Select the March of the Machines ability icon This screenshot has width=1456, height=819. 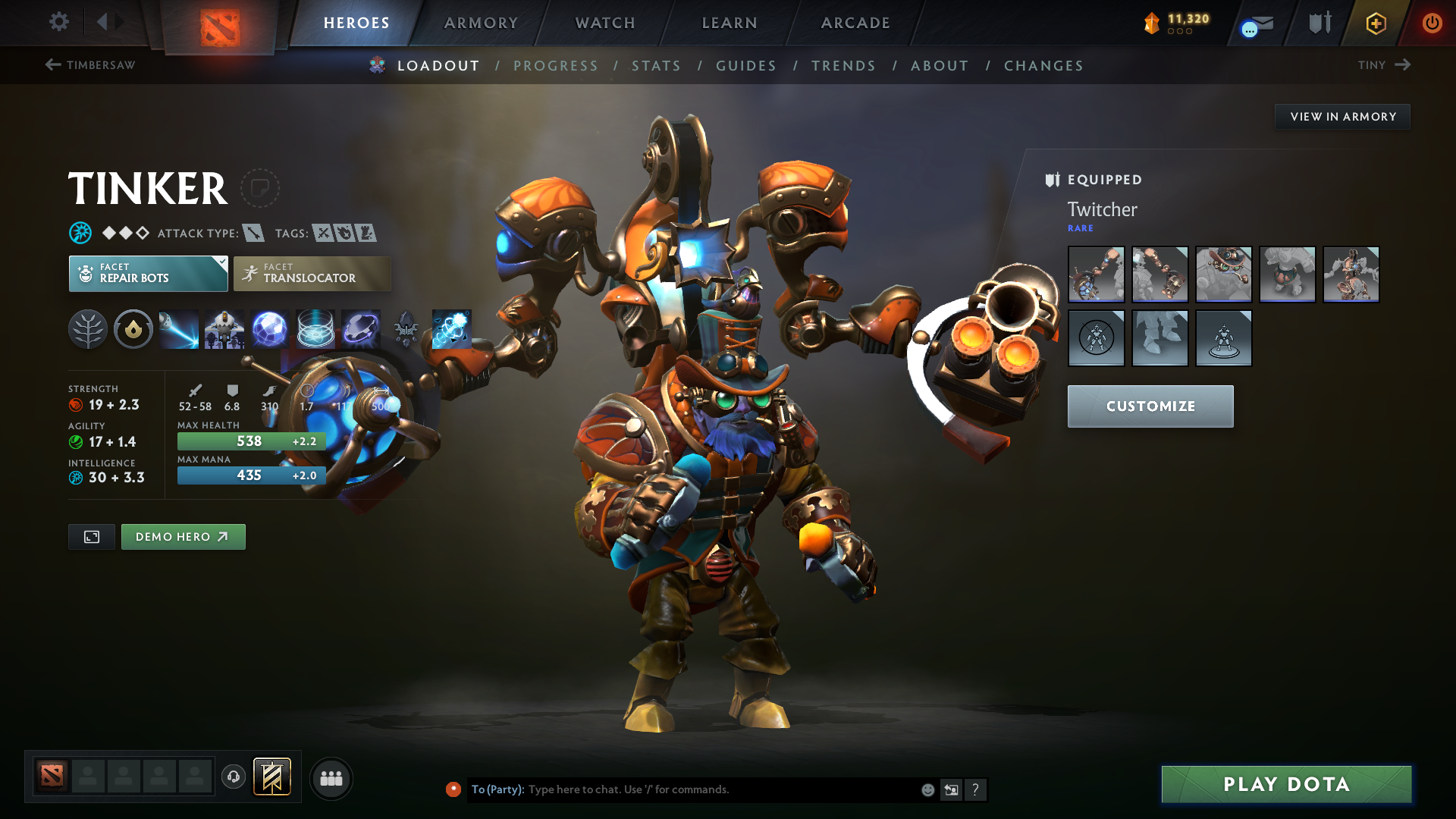tap(224, 329)
